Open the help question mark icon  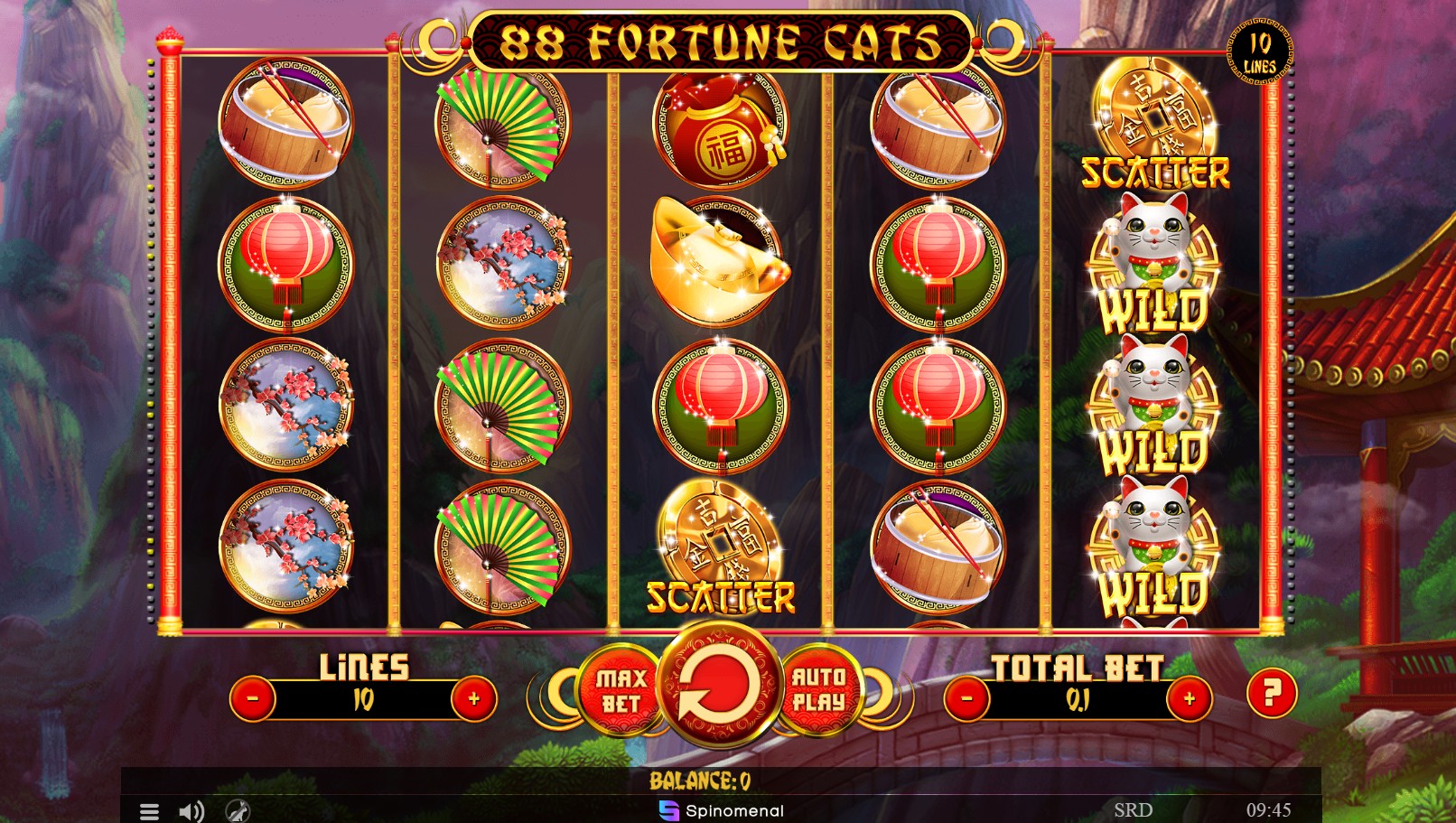point(1273,694)
